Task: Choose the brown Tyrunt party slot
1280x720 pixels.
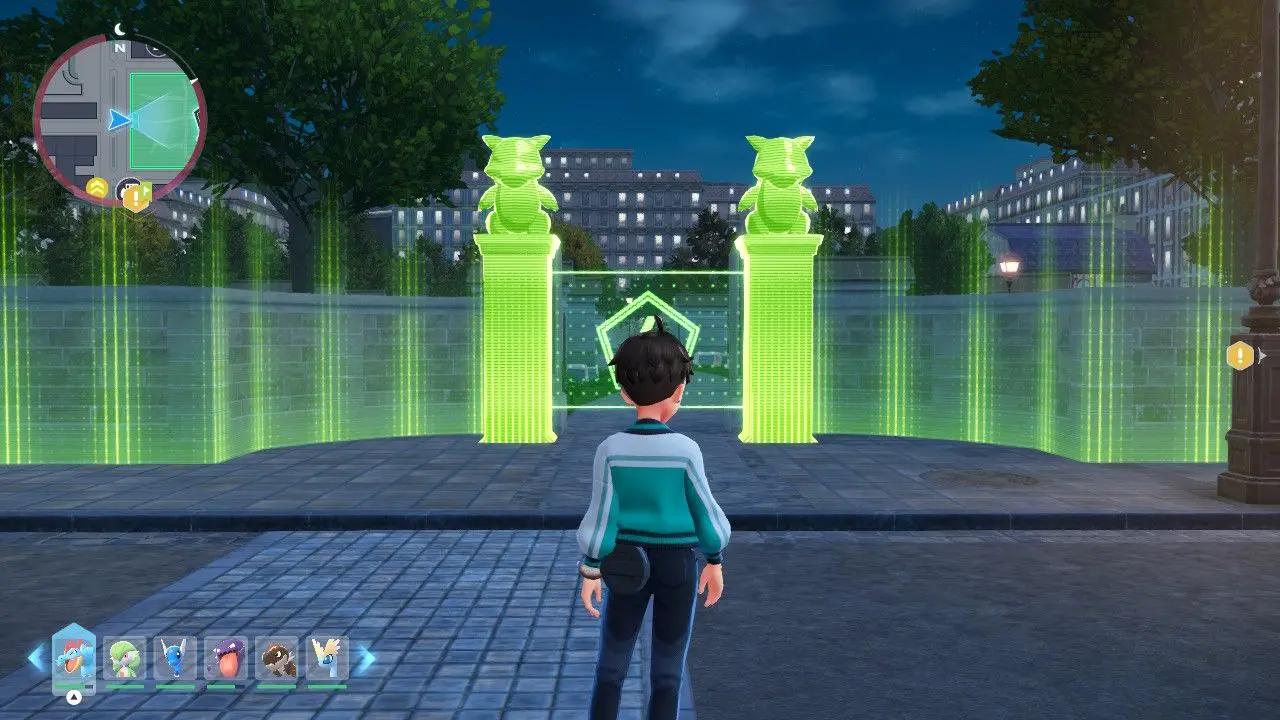Action: 276,659
